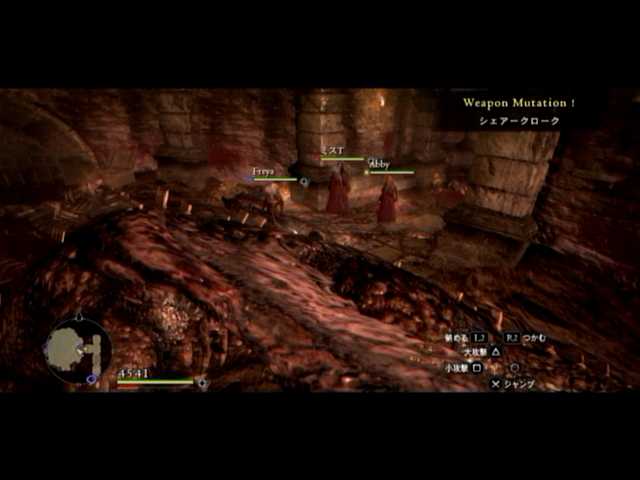The height and width of the screenshot is (480, 640).
Task: Select the Weapon Mutation notification banner
Action: tap(518, 111)
